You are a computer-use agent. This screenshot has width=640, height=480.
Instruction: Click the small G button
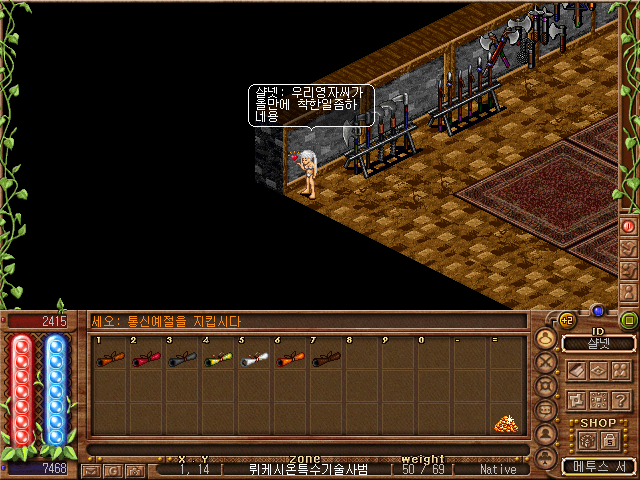tap(114, 469)
